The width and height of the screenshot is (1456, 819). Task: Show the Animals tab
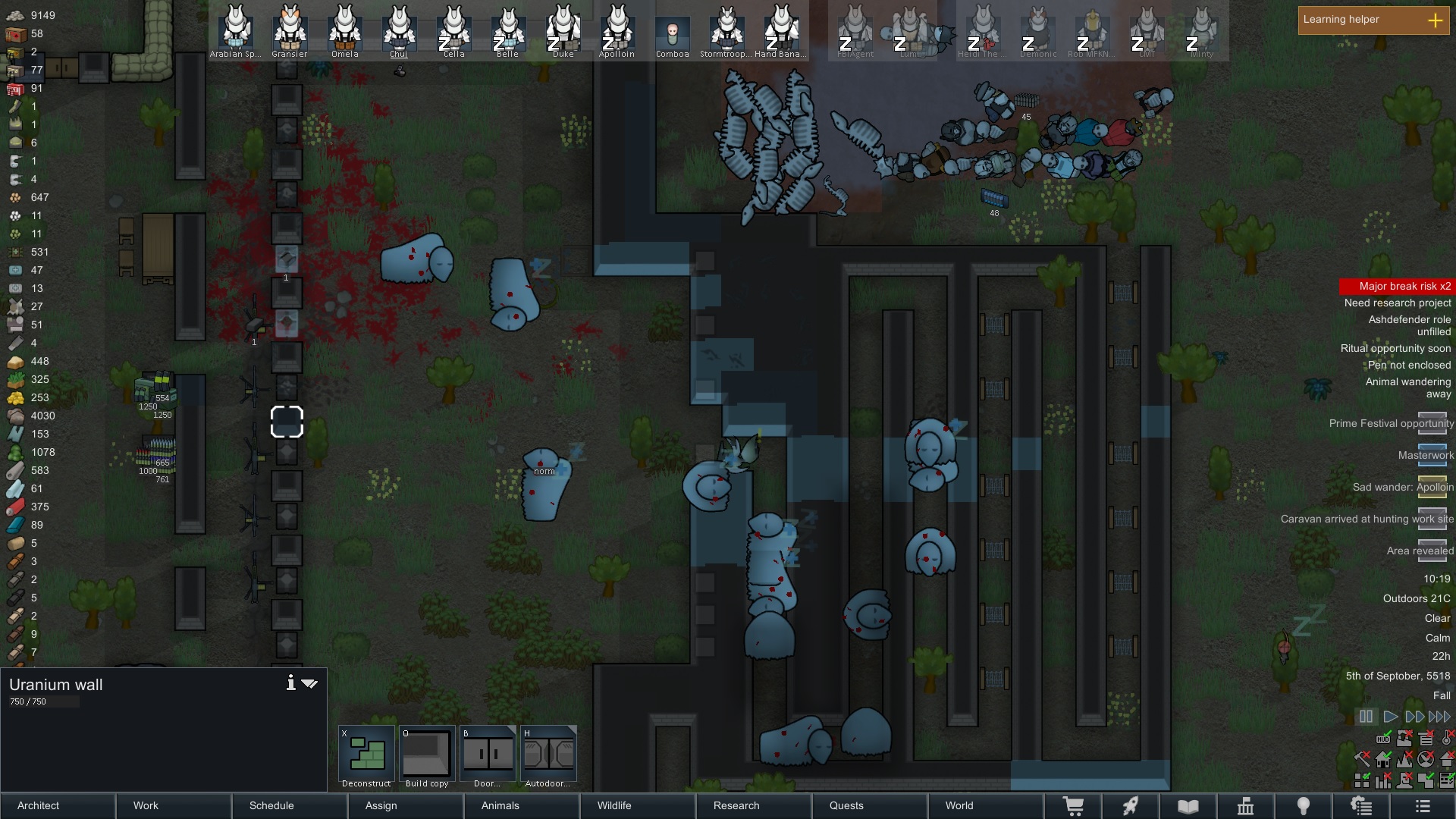[522, 805]
